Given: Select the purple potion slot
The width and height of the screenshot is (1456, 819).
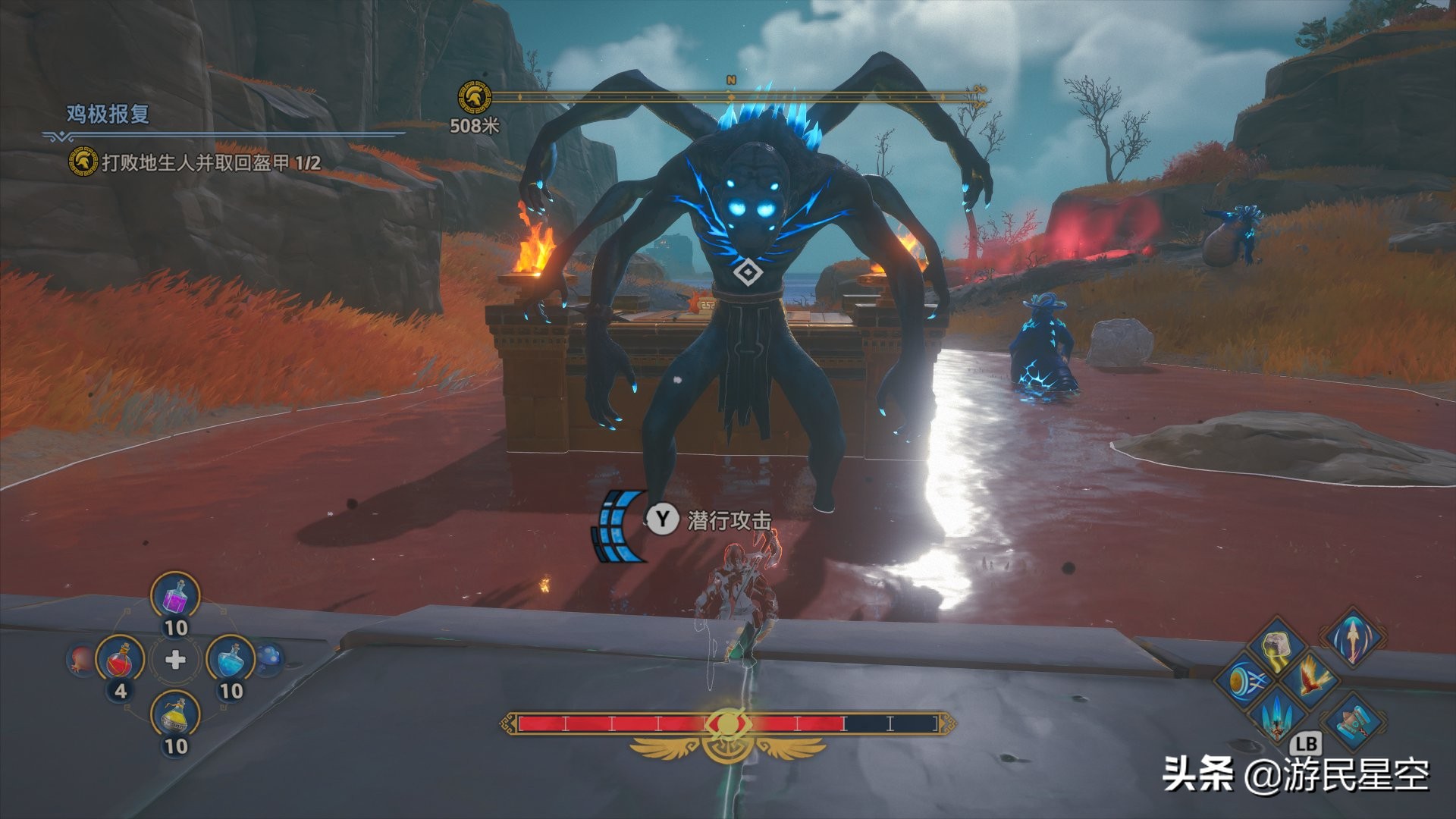Looking at the screenshot, I should (175, 597).
